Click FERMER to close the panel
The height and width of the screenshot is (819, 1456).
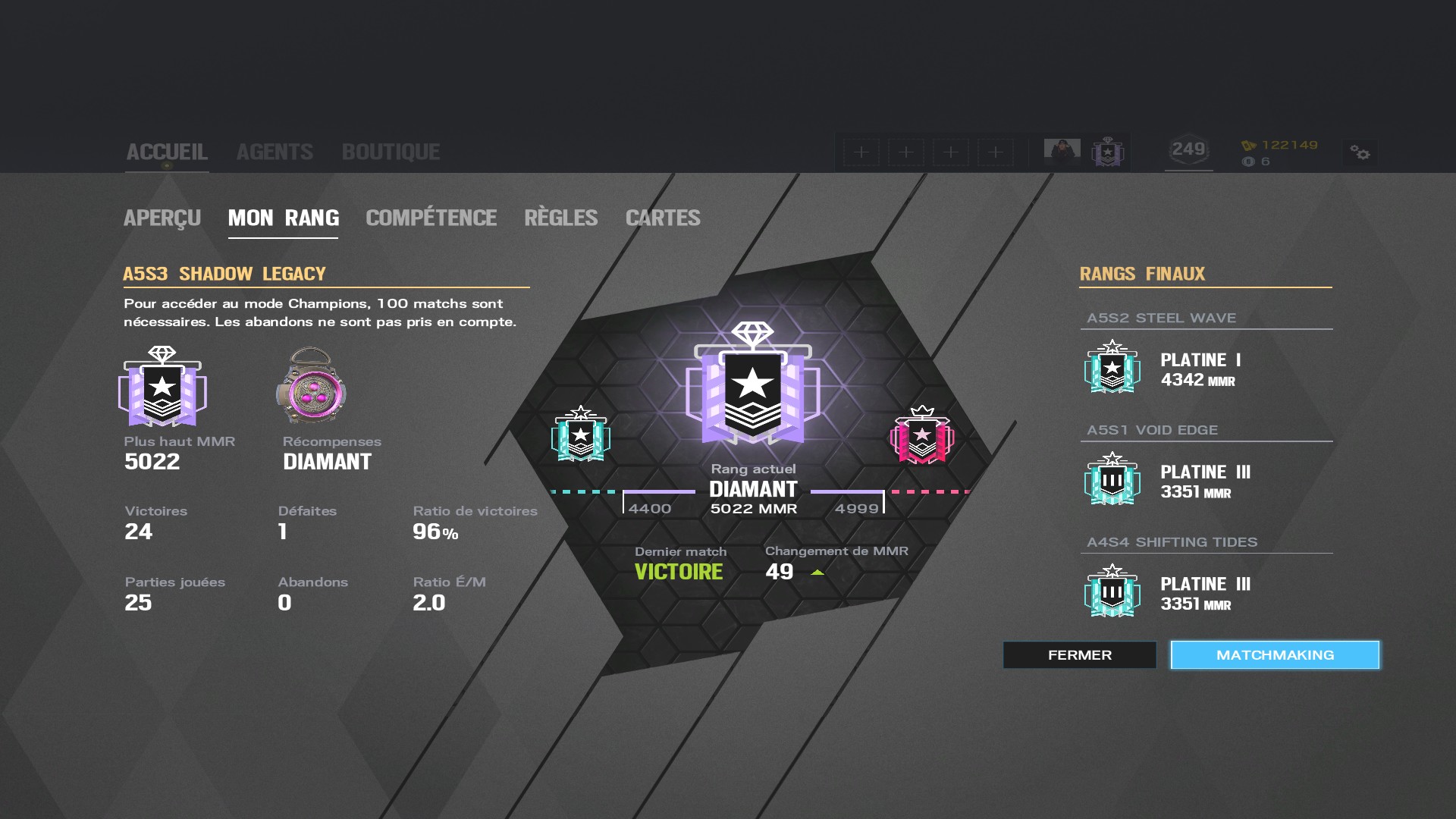(1079, 654)
